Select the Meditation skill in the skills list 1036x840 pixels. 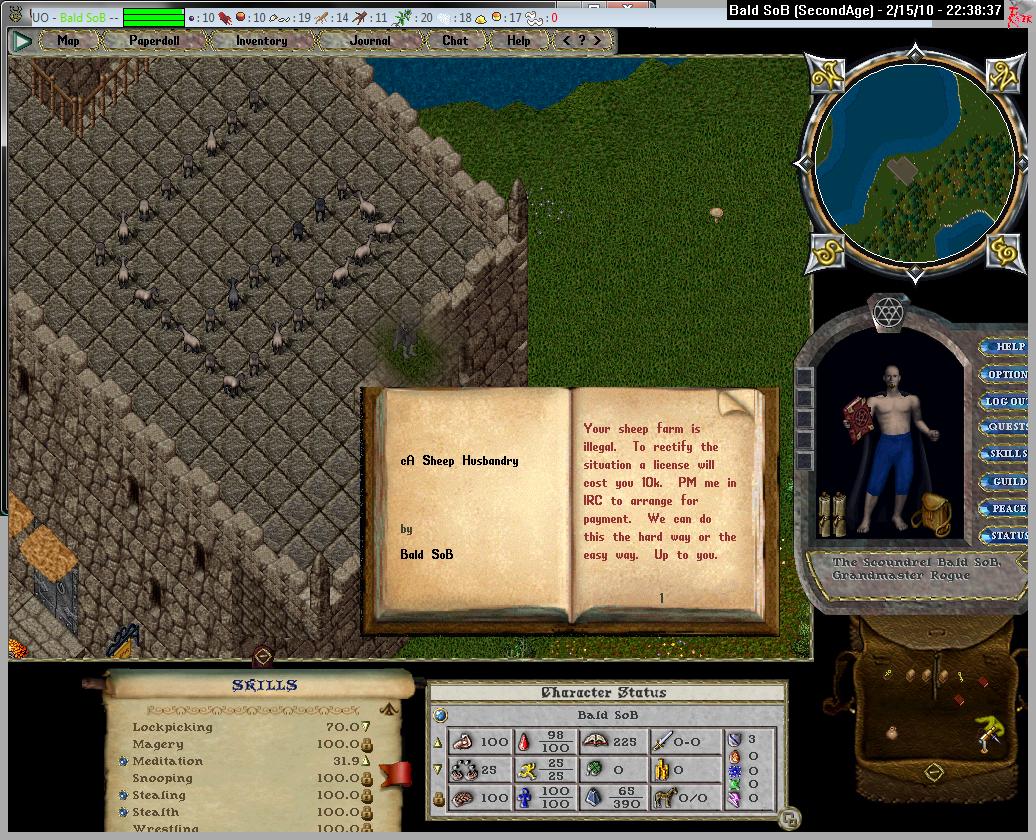[x=167, y=761]
